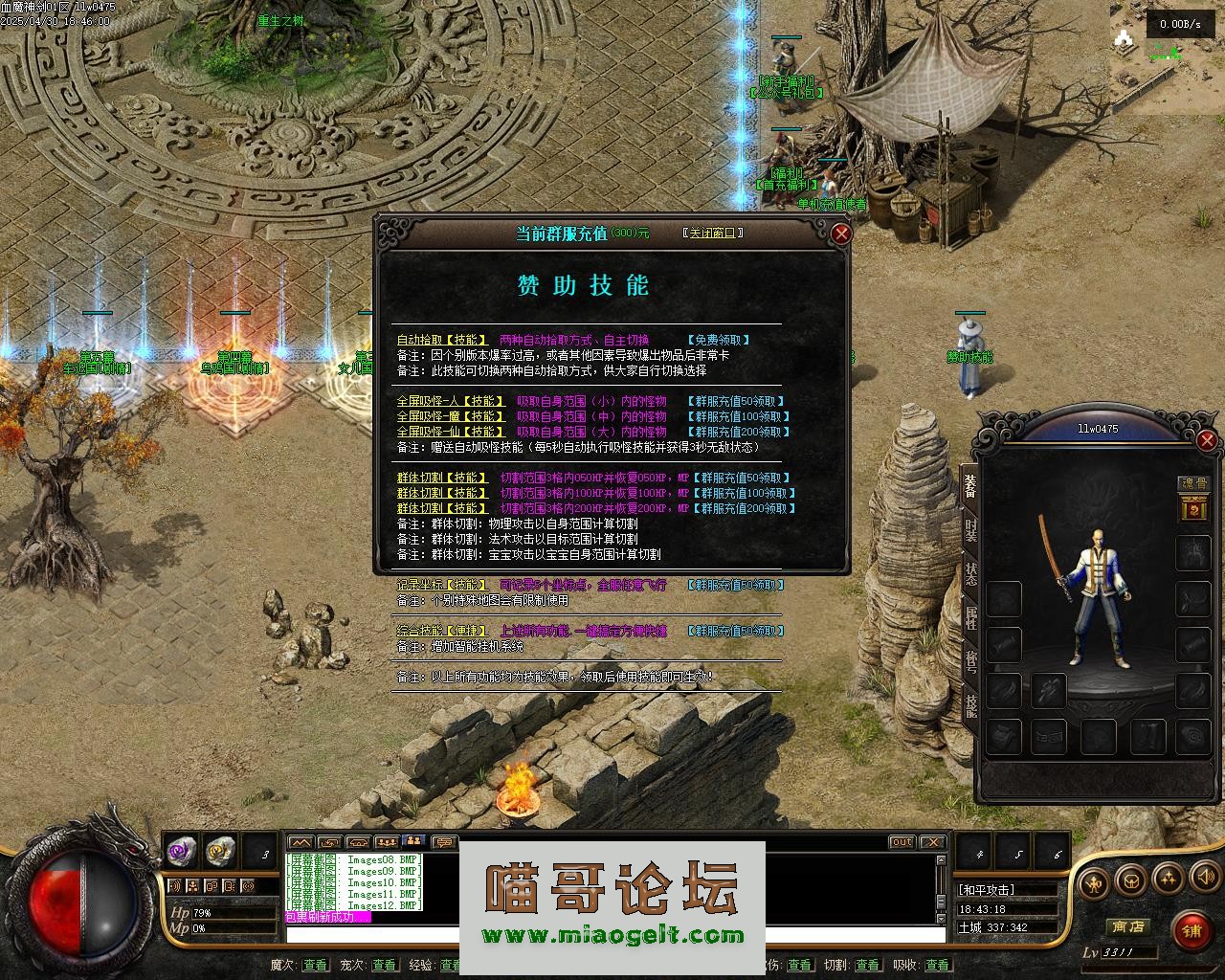Switch to the 时装 fashion tab

[x=970, y=531]
